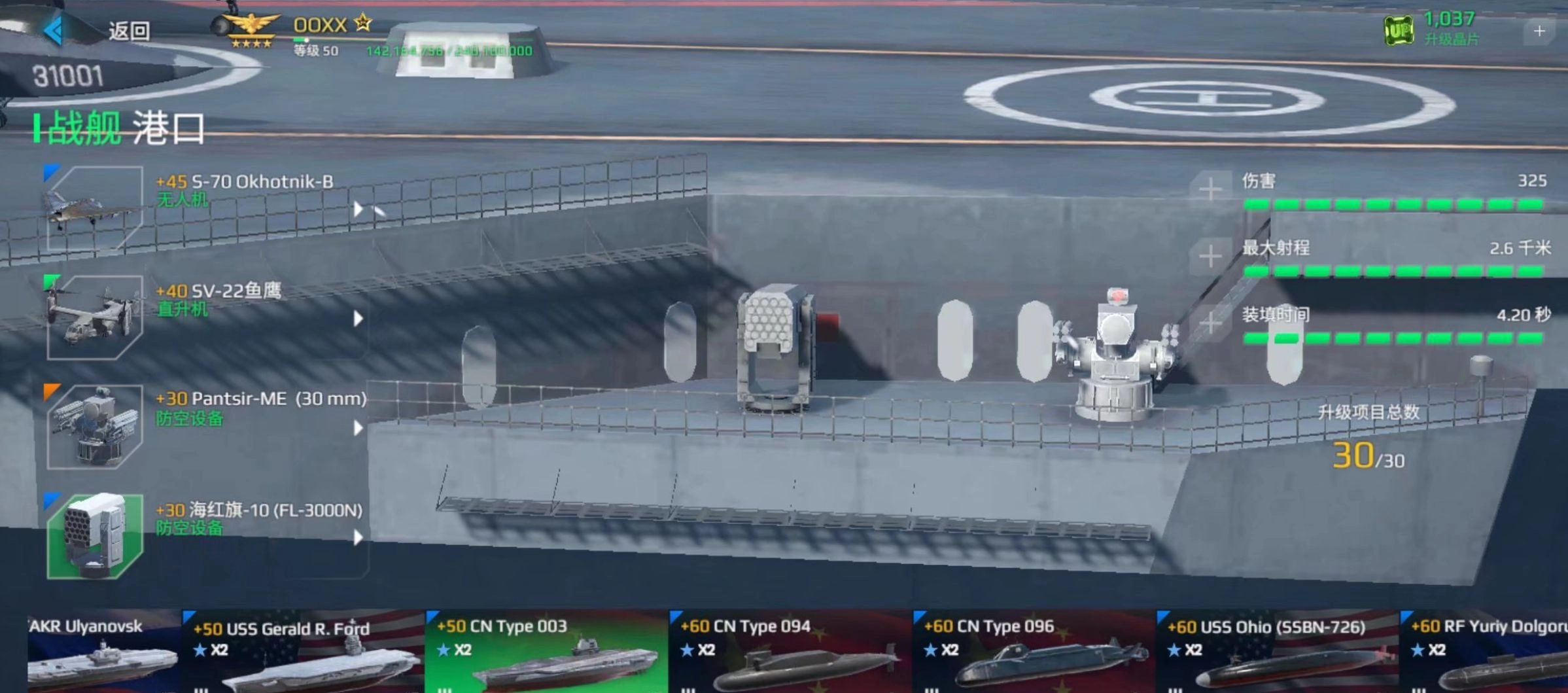Screen dimensions: 1568x693
Task: Go back with the 返回 button
Action: coord(98,31)
